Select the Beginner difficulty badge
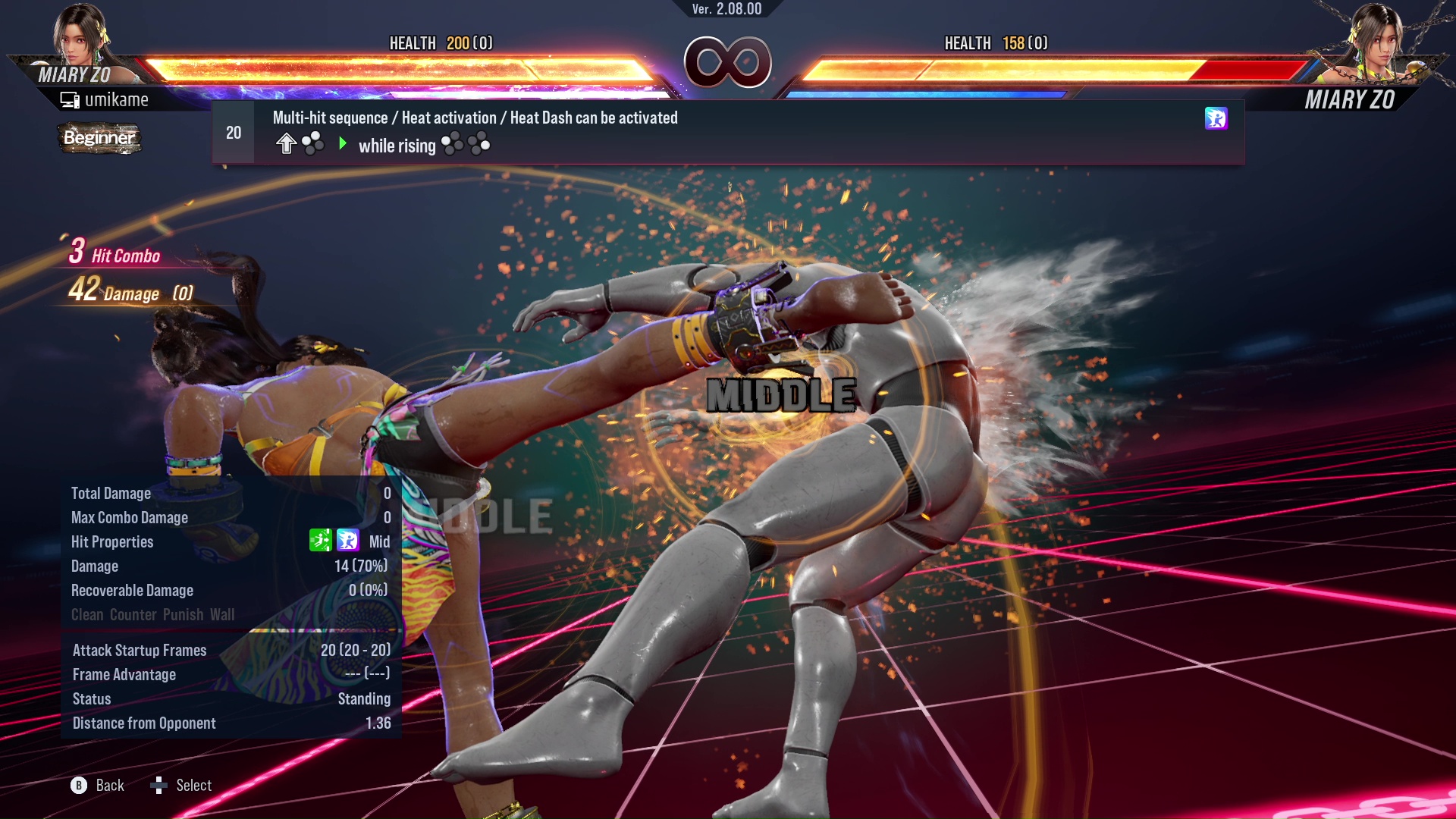Viewport: 1456px width, 819px height. tap(99, 139)
